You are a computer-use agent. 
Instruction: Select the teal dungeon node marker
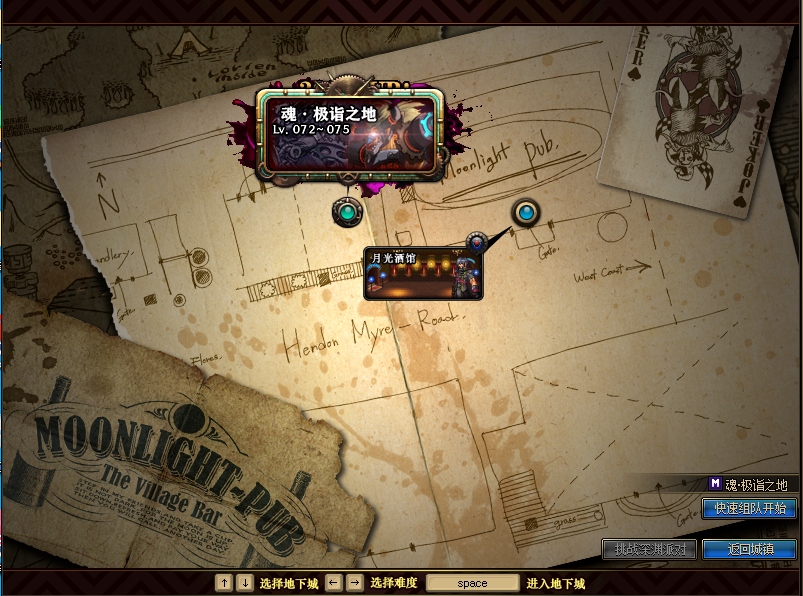[348, 212]
